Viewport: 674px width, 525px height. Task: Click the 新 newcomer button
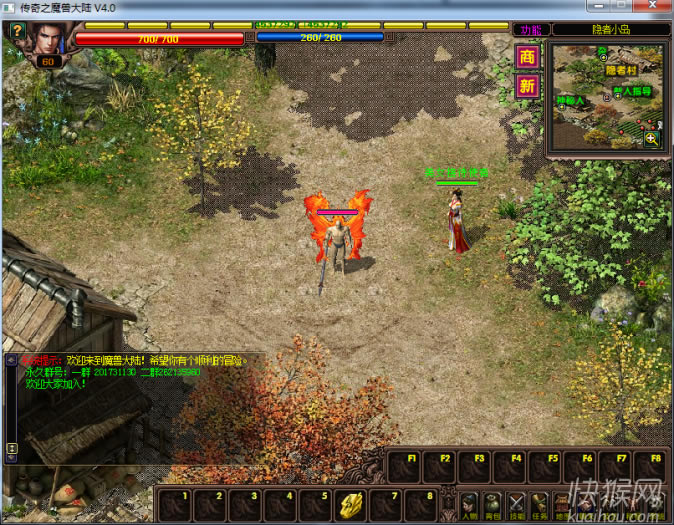click(527, 87)
